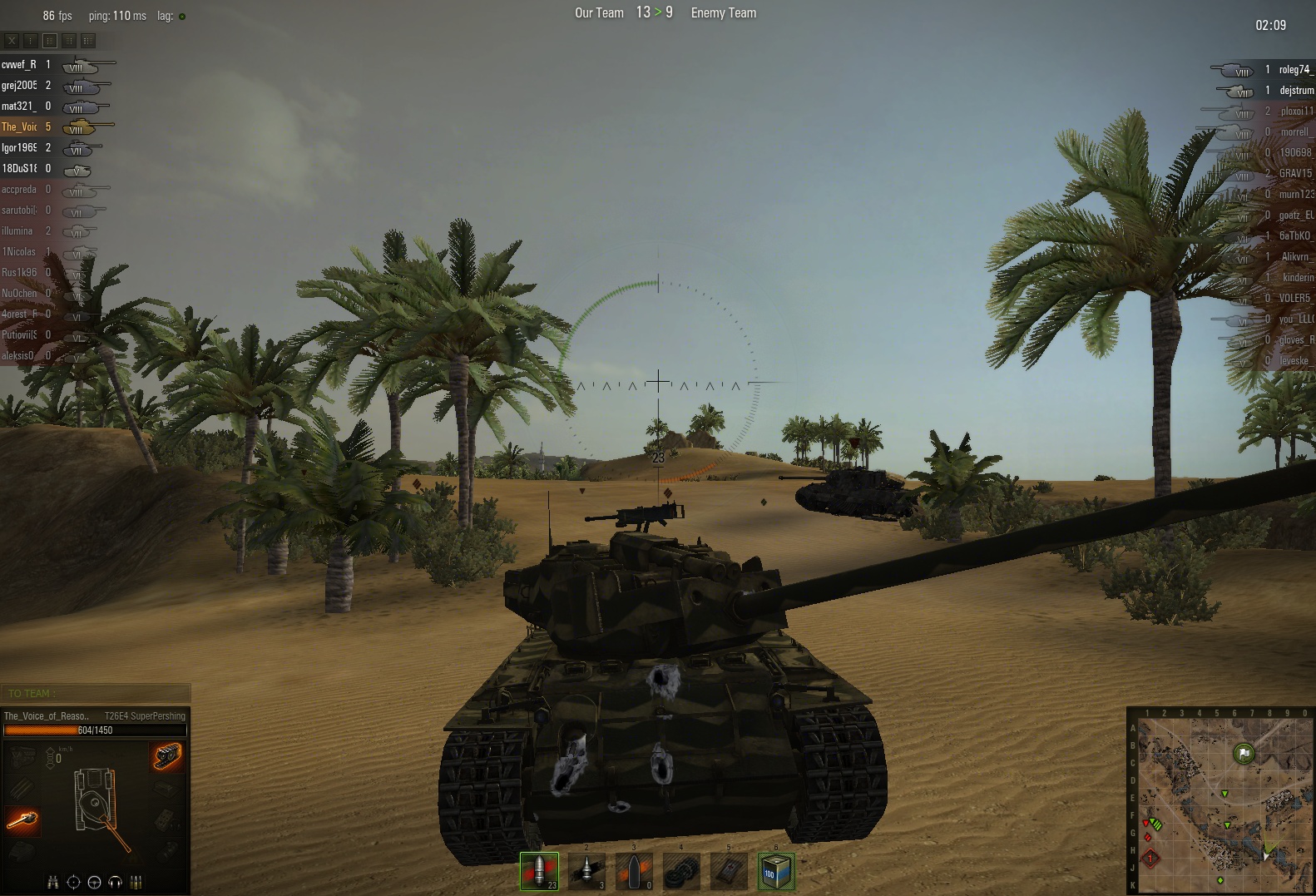Click the headphones radio operator crew icon
This screenshot has height=896, width=1316.
tap(116, 882)
